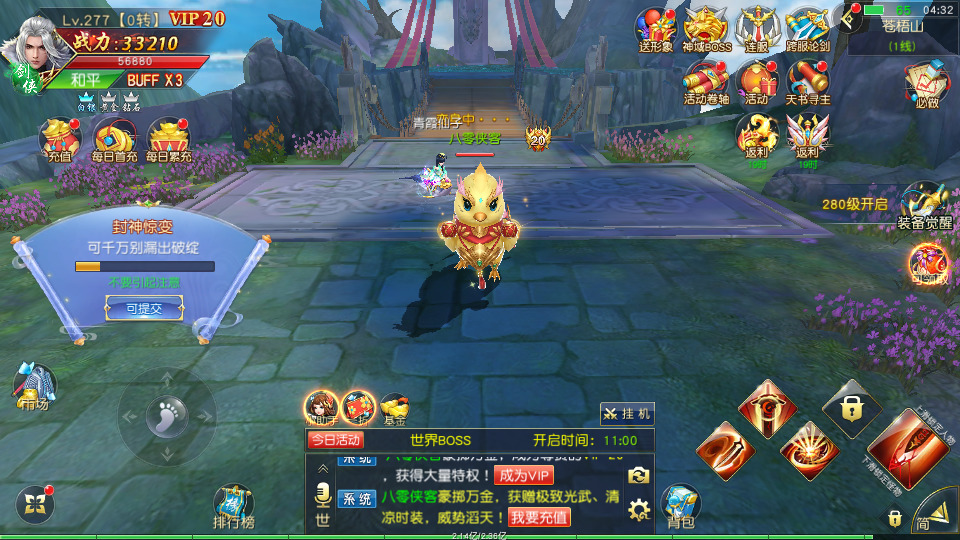Screen dimensions: 960x540
Task: Open the 市场 market icon
Action: tap(35, 387)
